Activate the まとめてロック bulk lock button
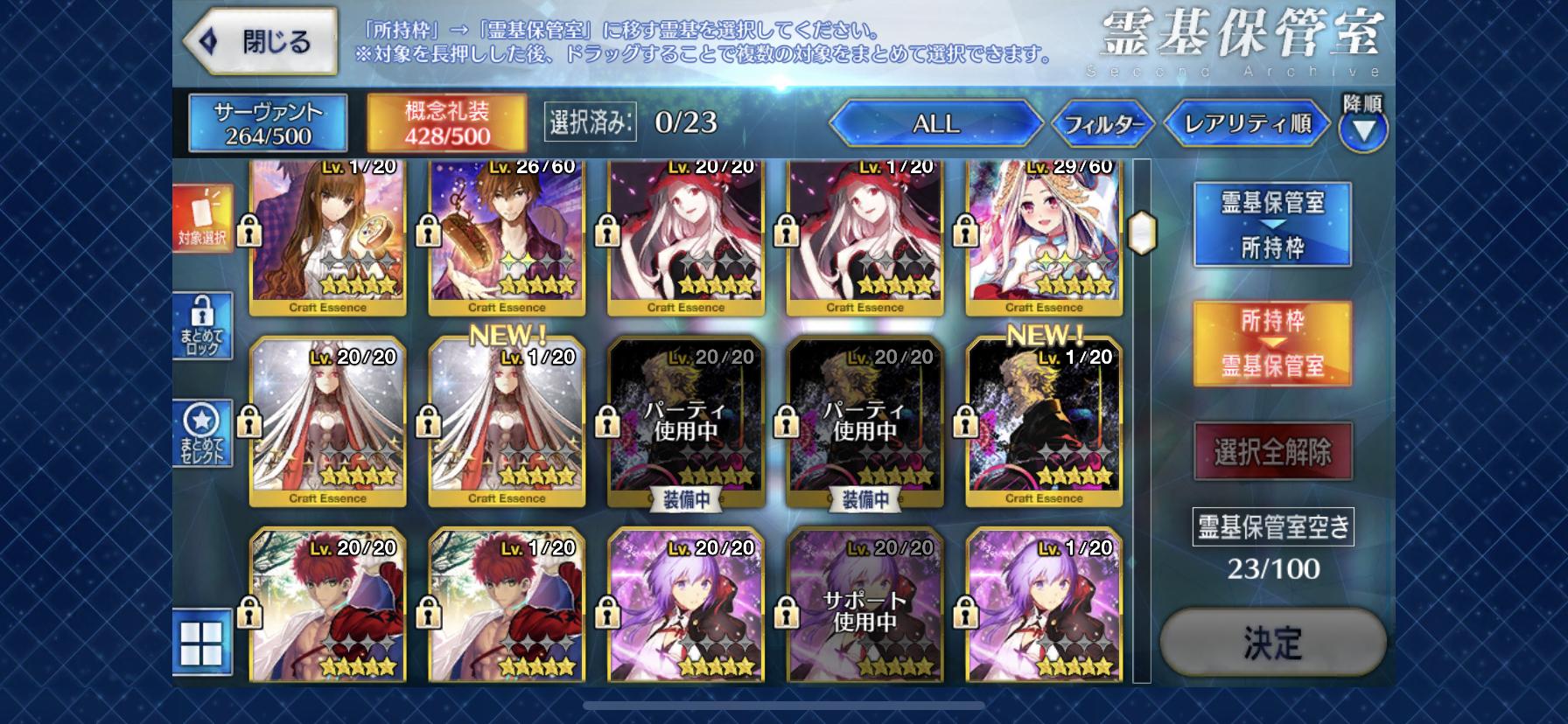 pyautogui.click(x=202, y=325)
